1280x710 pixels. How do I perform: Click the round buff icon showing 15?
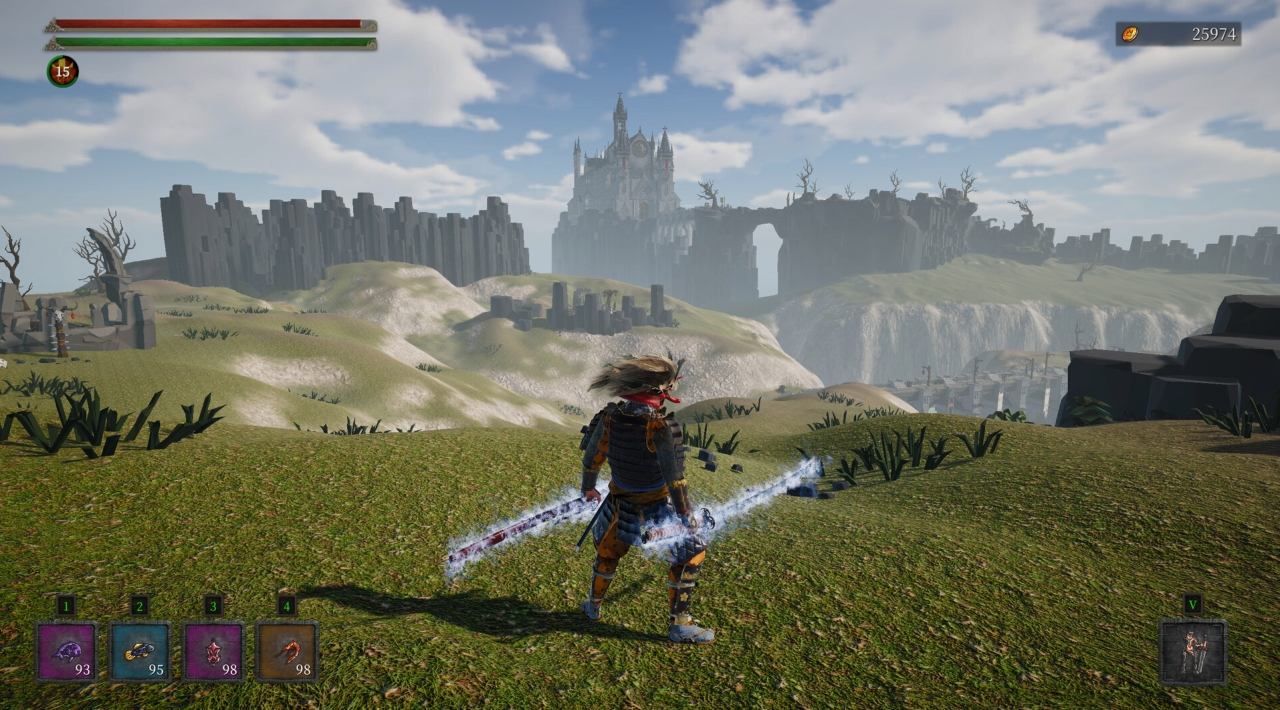tap(62, 71)
